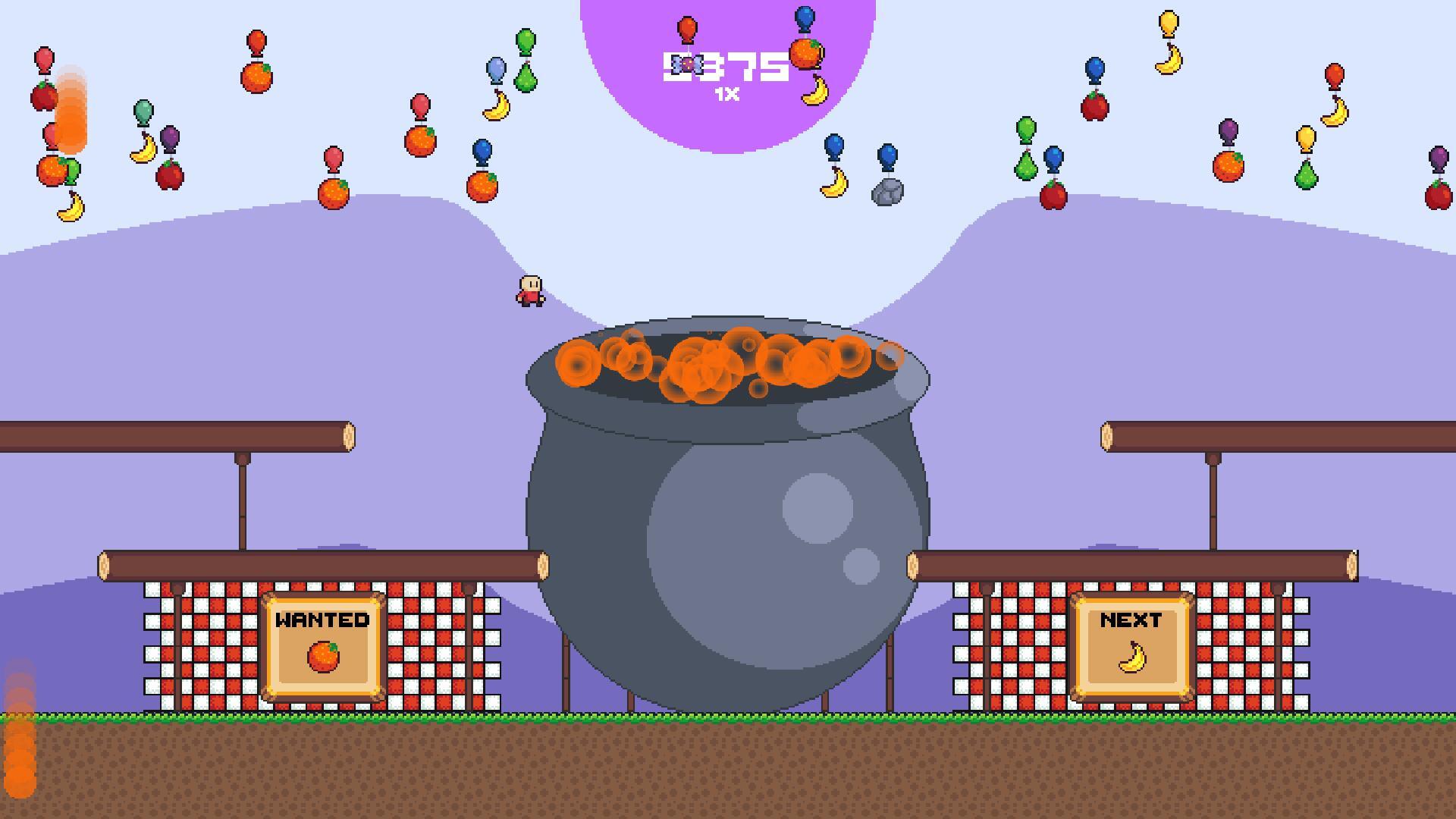Click the 1X multiplier below the score
The width and height of the screenshot is (1456, 819).
click(726, 93)
